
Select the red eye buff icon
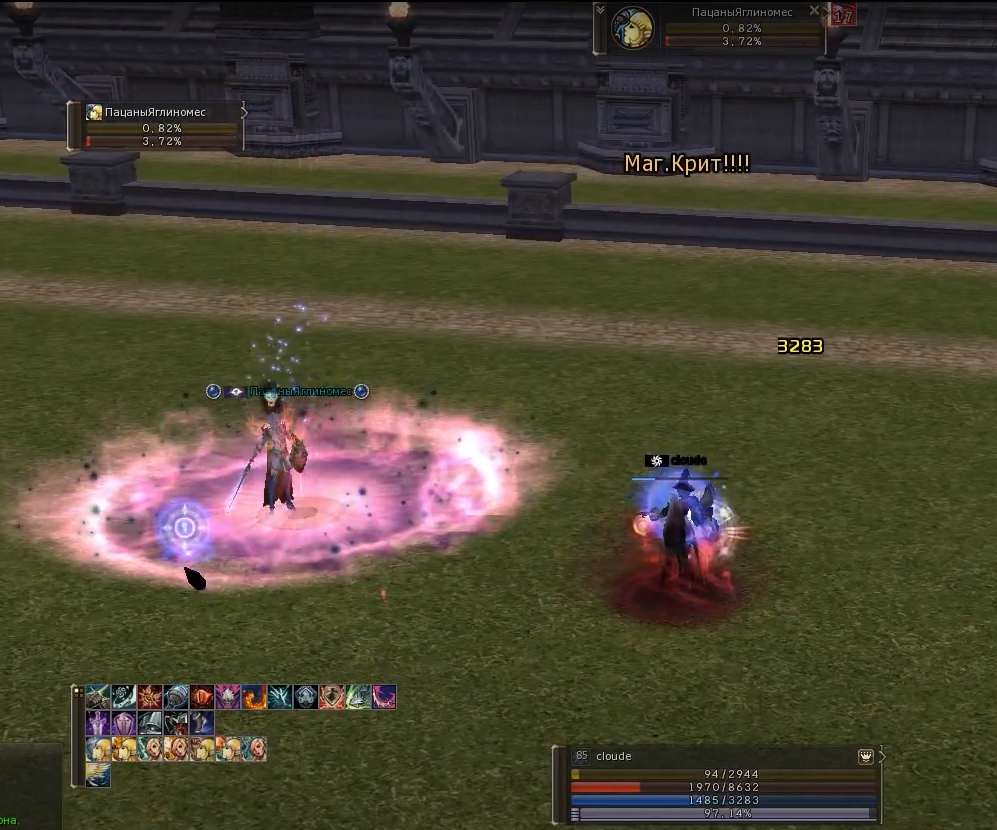(x=202, y=697)
